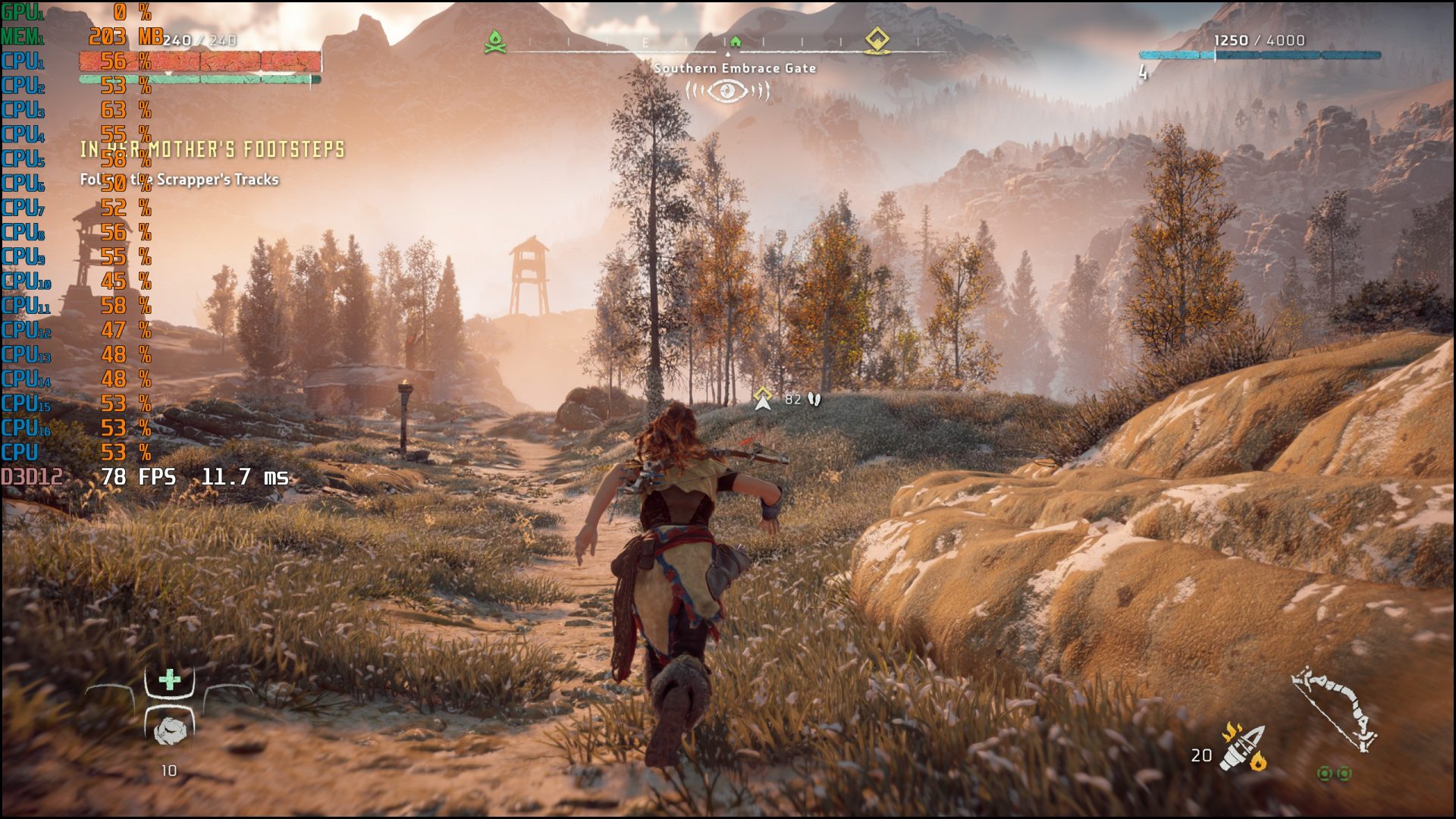
Task: Select the equipped bow weapon icon
Action: pos(1335,709)
